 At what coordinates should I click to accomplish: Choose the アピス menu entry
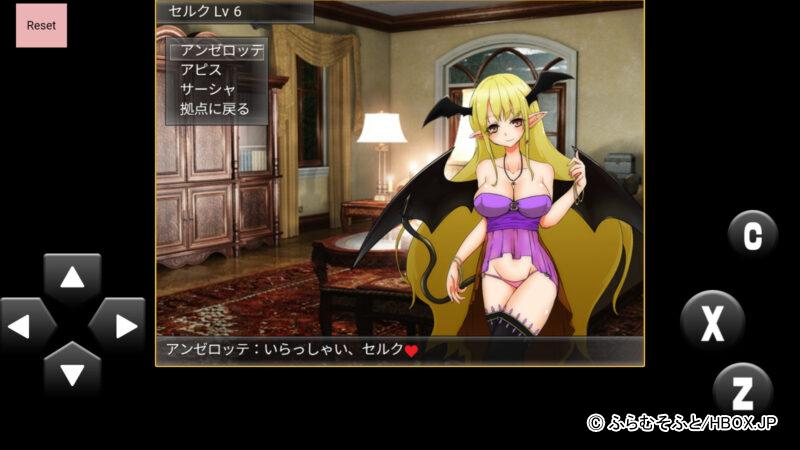201,70
